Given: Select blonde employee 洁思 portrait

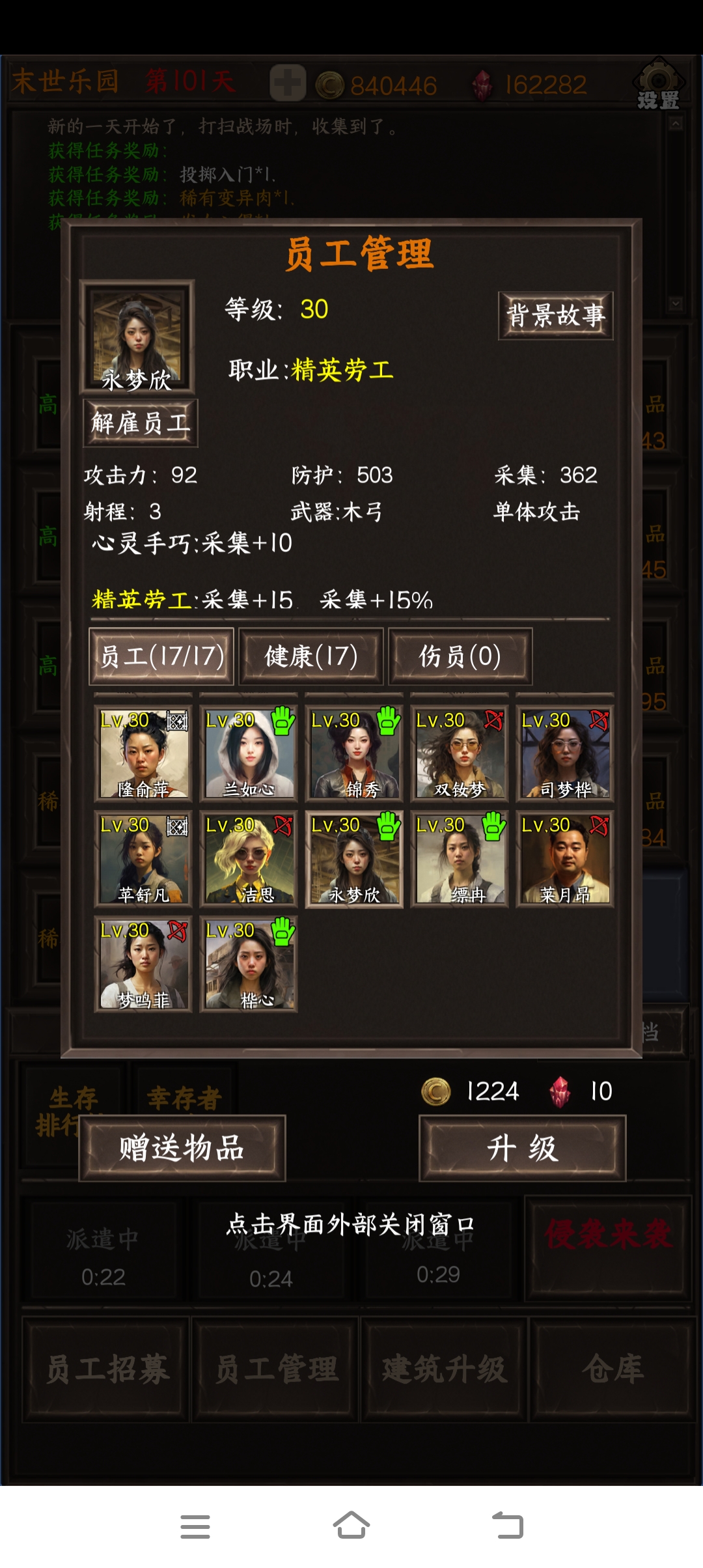Looking at the screenshot, I should coord(249,860).
